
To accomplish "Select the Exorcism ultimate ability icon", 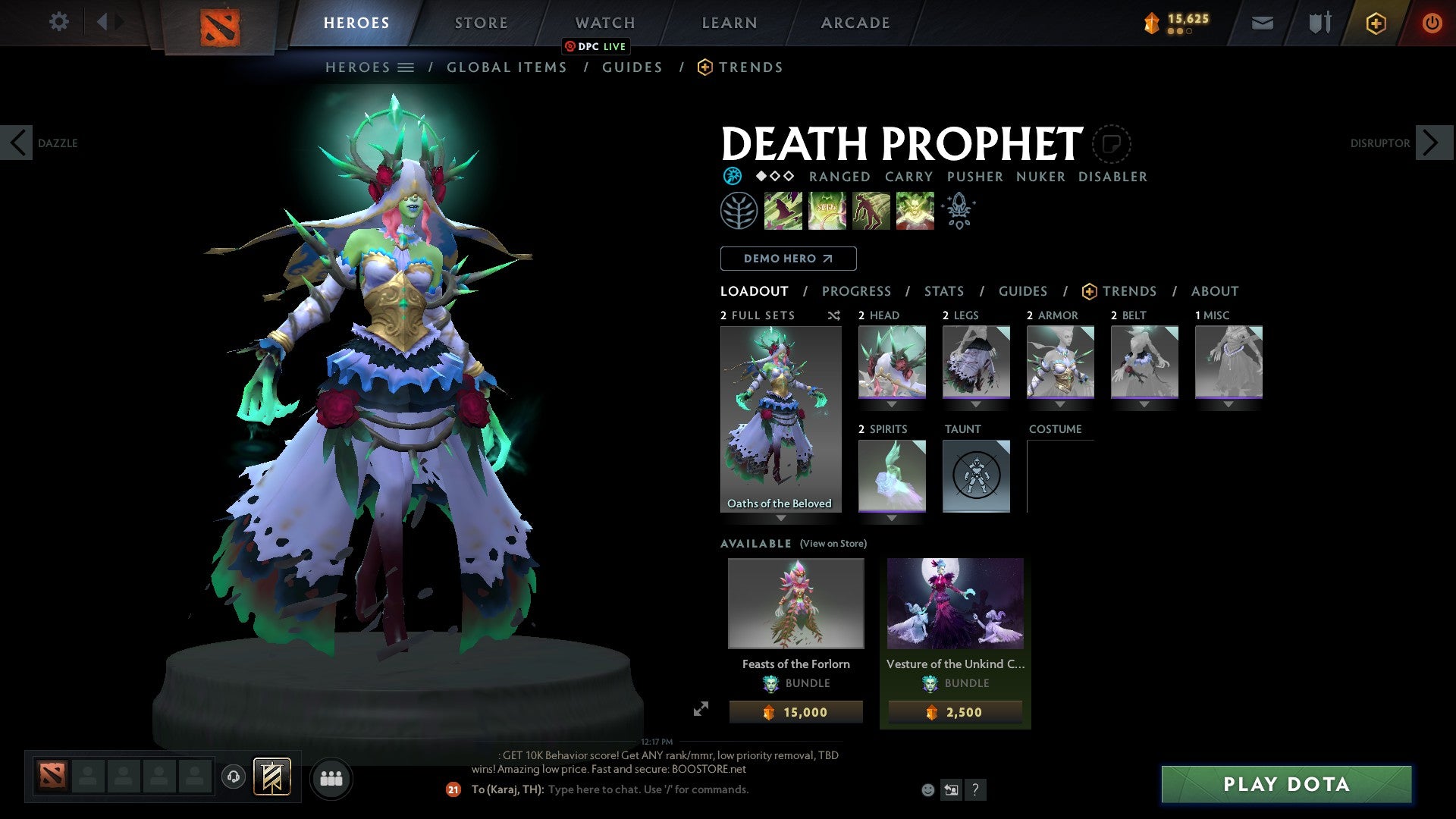I will tap(915, 211).
